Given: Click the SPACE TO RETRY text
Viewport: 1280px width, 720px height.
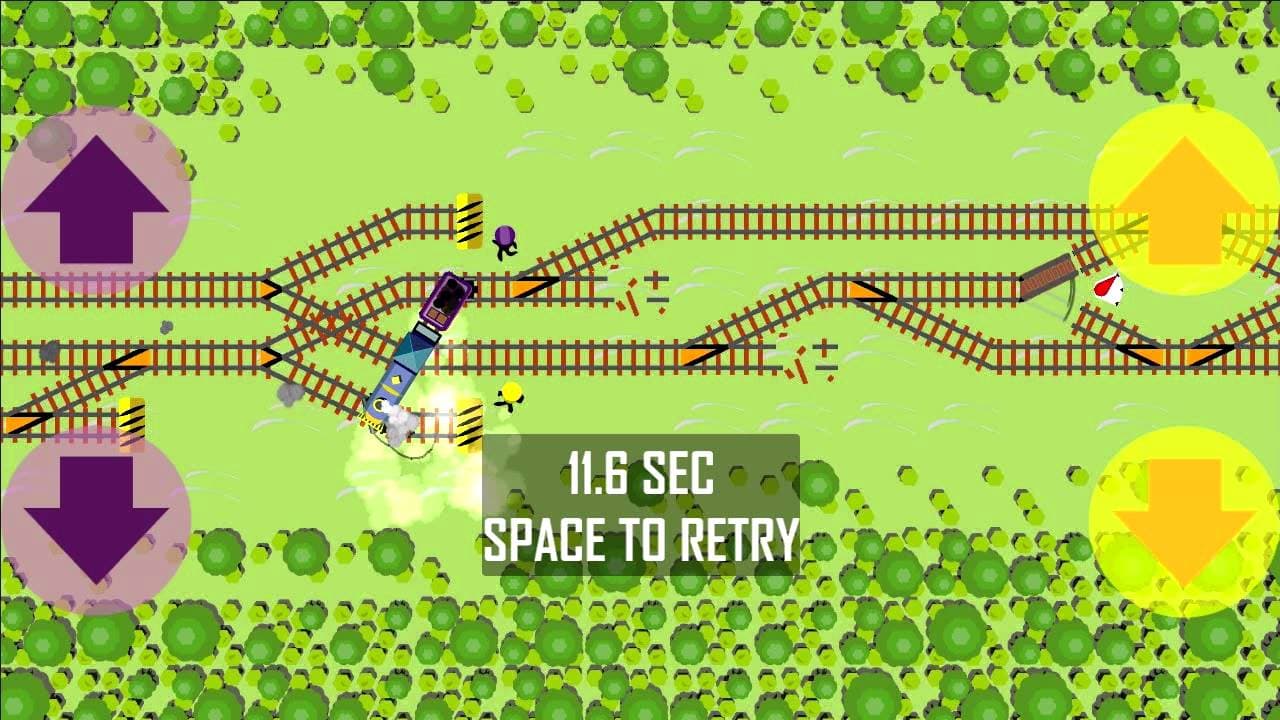Looking at the screenshot, I should coord(640,543).
